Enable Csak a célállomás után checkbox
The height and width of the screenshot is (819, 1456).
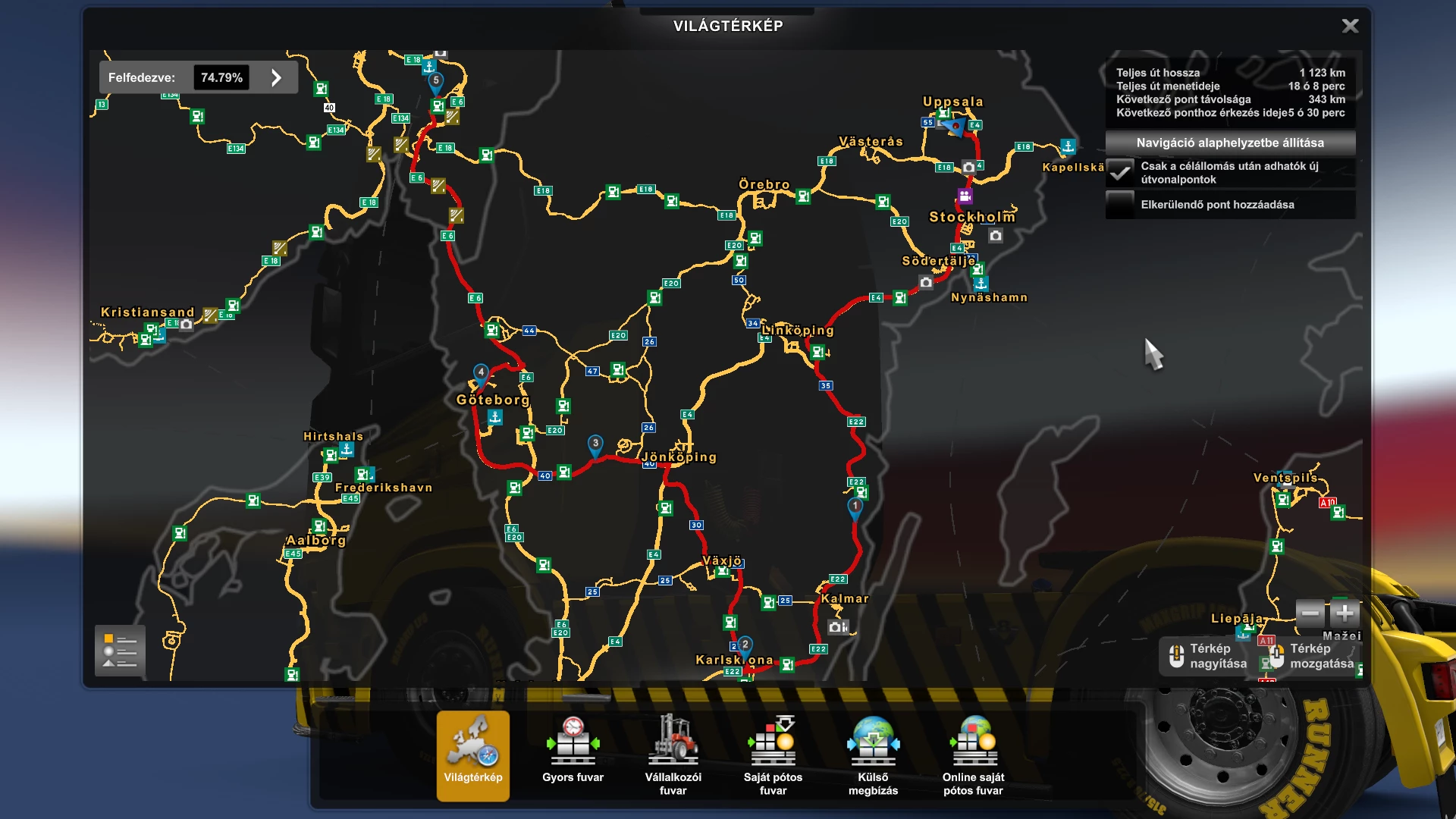pos(1119,172)
